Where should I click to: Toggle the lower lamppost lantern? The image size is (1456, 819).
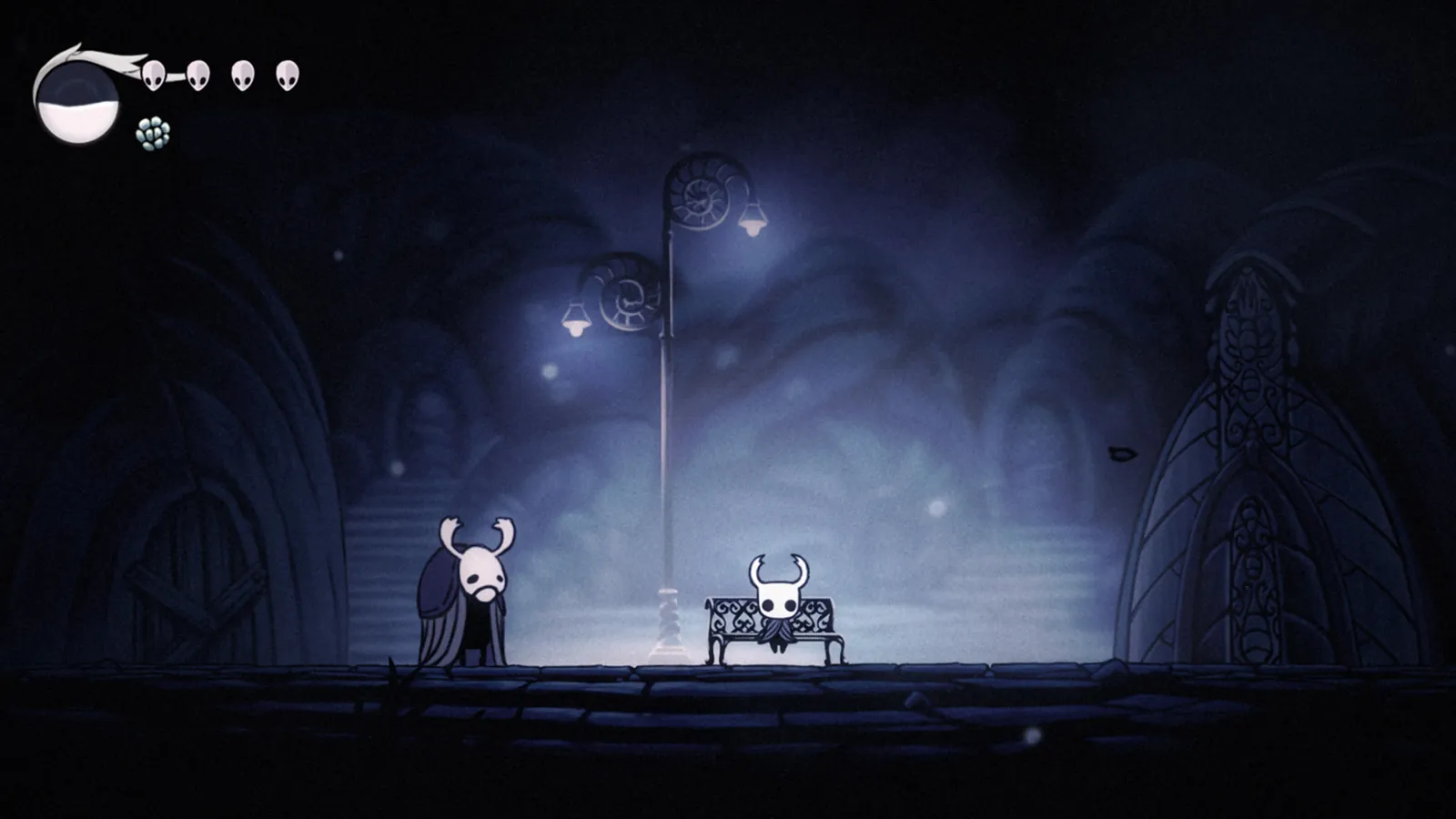click(576, 320)
